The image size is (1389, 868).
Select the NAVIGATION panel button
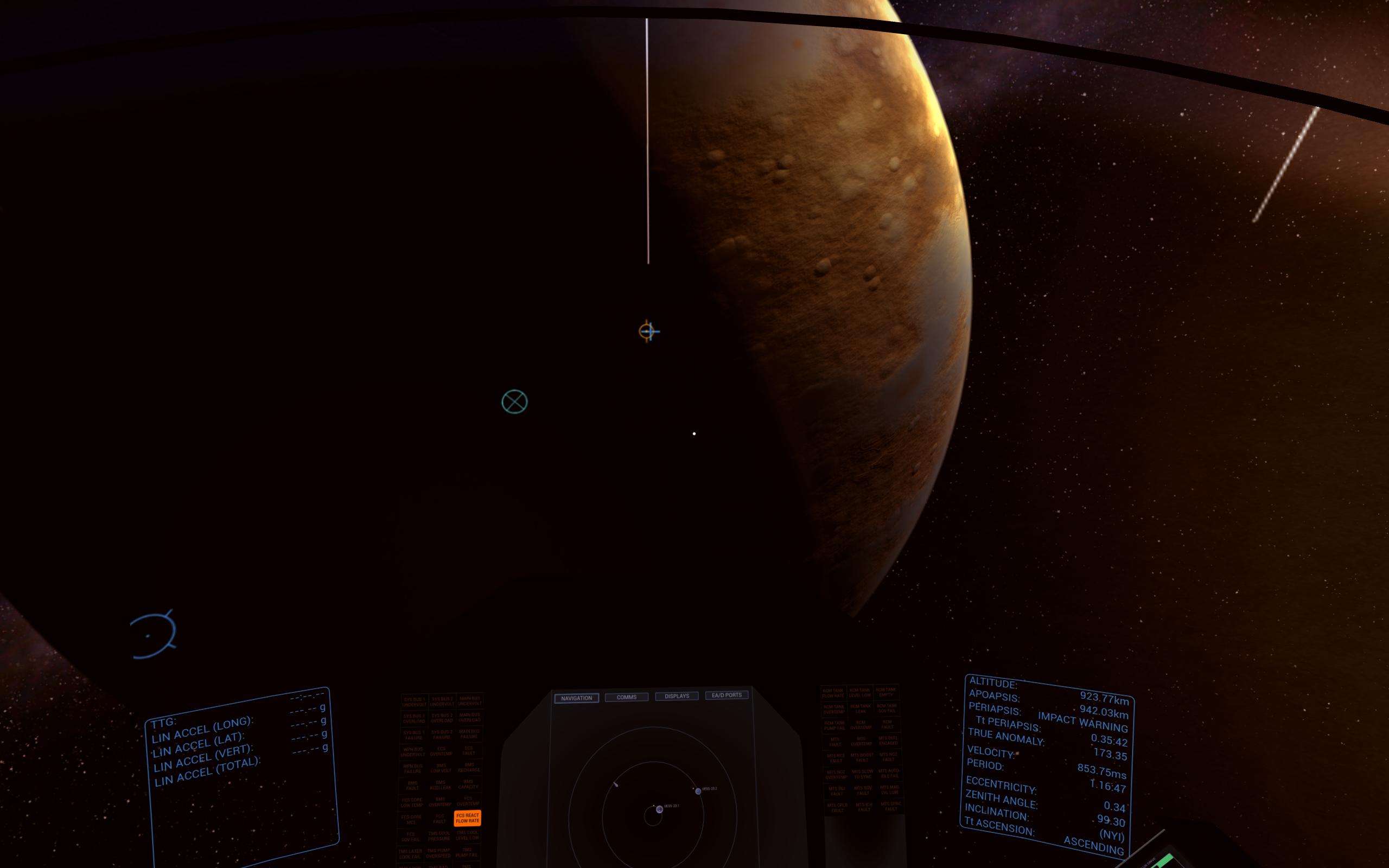[577, 698]
